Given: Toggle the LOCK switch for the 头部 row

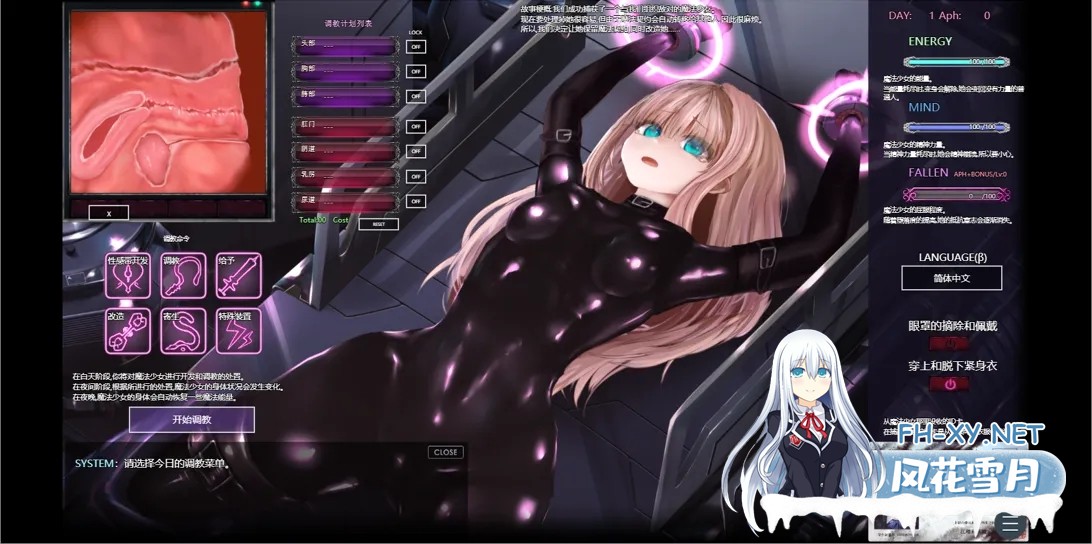Looking at the screenshot, I should tap(415, 46).
